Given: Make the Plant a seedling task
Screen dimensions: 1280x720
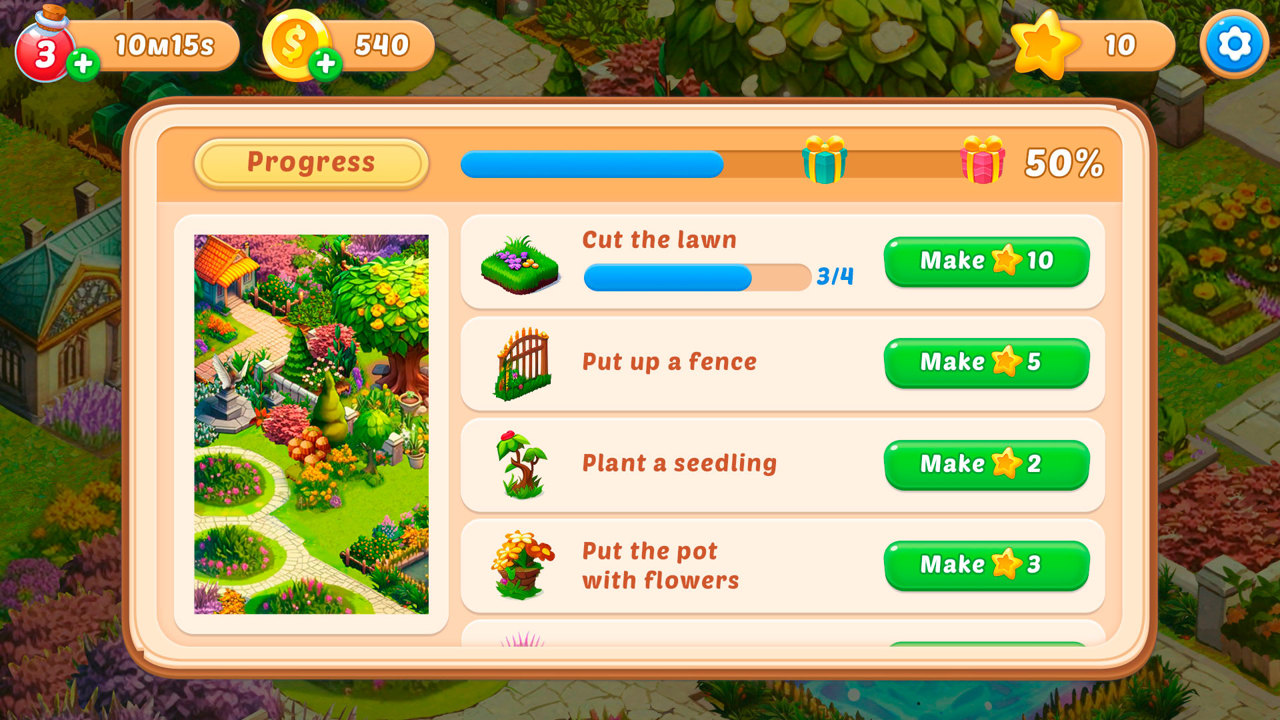Looking at the screenshot, I should click(x=986, y=464).
